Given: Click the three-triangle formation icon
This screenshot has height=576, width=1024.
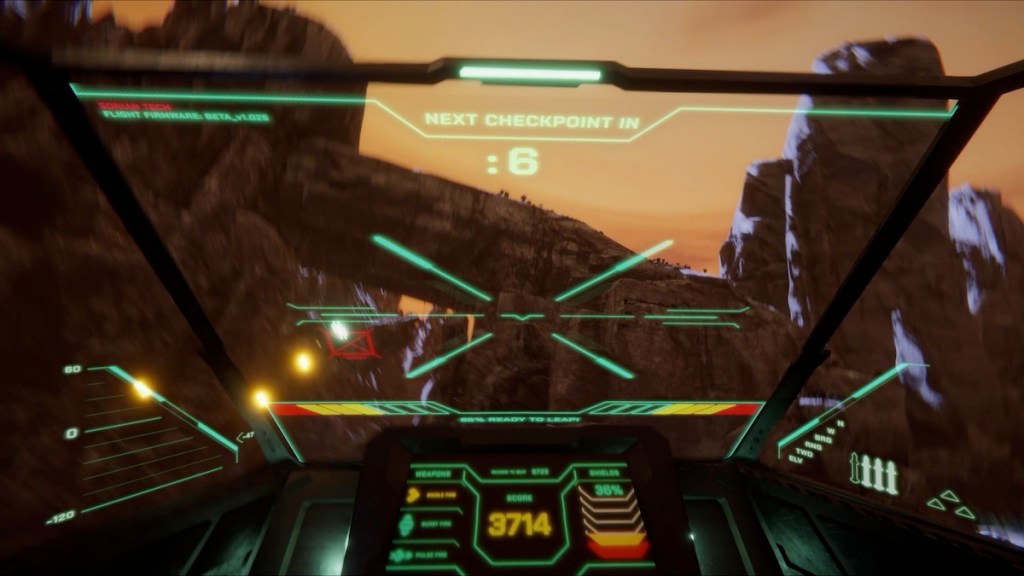Looking at the screenshot, I should [950, 505].
